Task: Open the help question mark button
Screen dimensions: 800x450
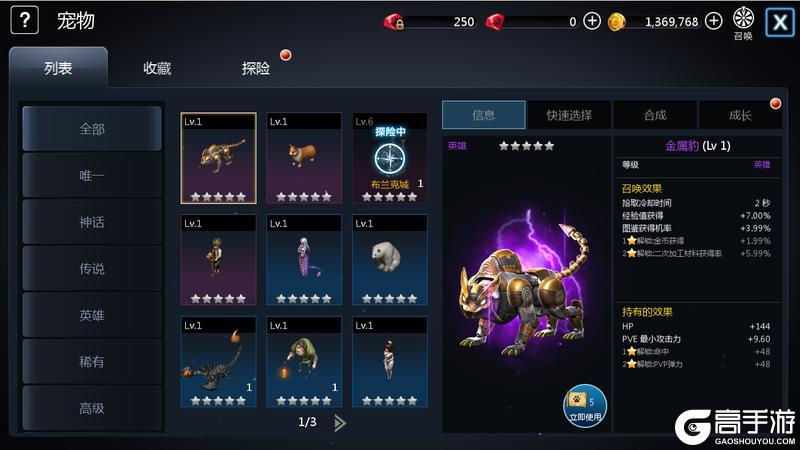Action: click(x=24, y=20)
